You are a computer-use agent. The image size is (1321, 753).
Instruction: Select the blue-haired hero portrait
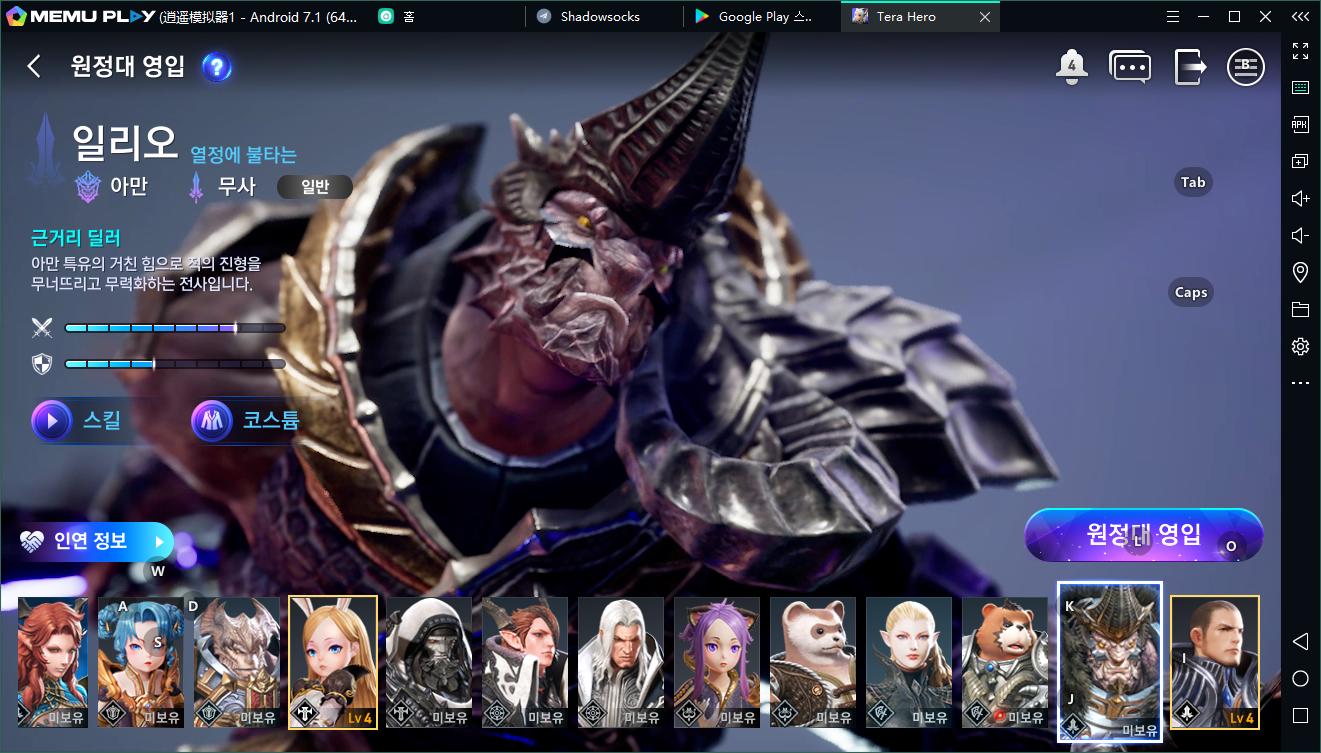coord(140,662)
